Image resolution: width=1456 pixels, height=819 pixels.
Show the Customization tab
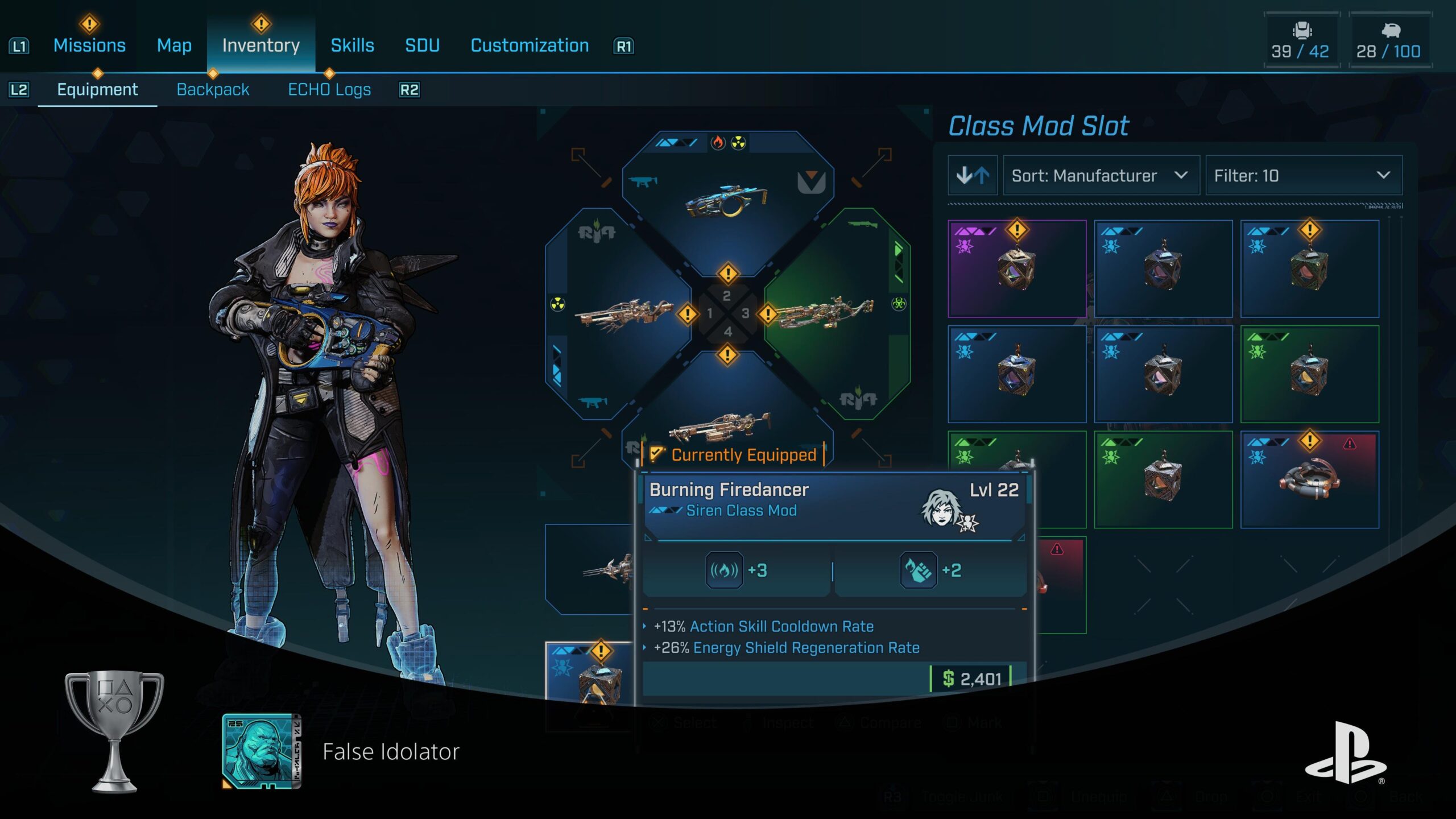click(530, 45)
